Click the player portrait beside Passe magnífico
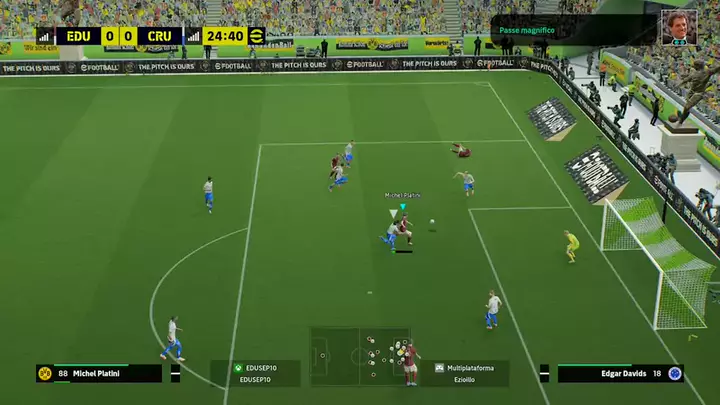The width and height of the screenshot is (720, 405). [679, 27]
